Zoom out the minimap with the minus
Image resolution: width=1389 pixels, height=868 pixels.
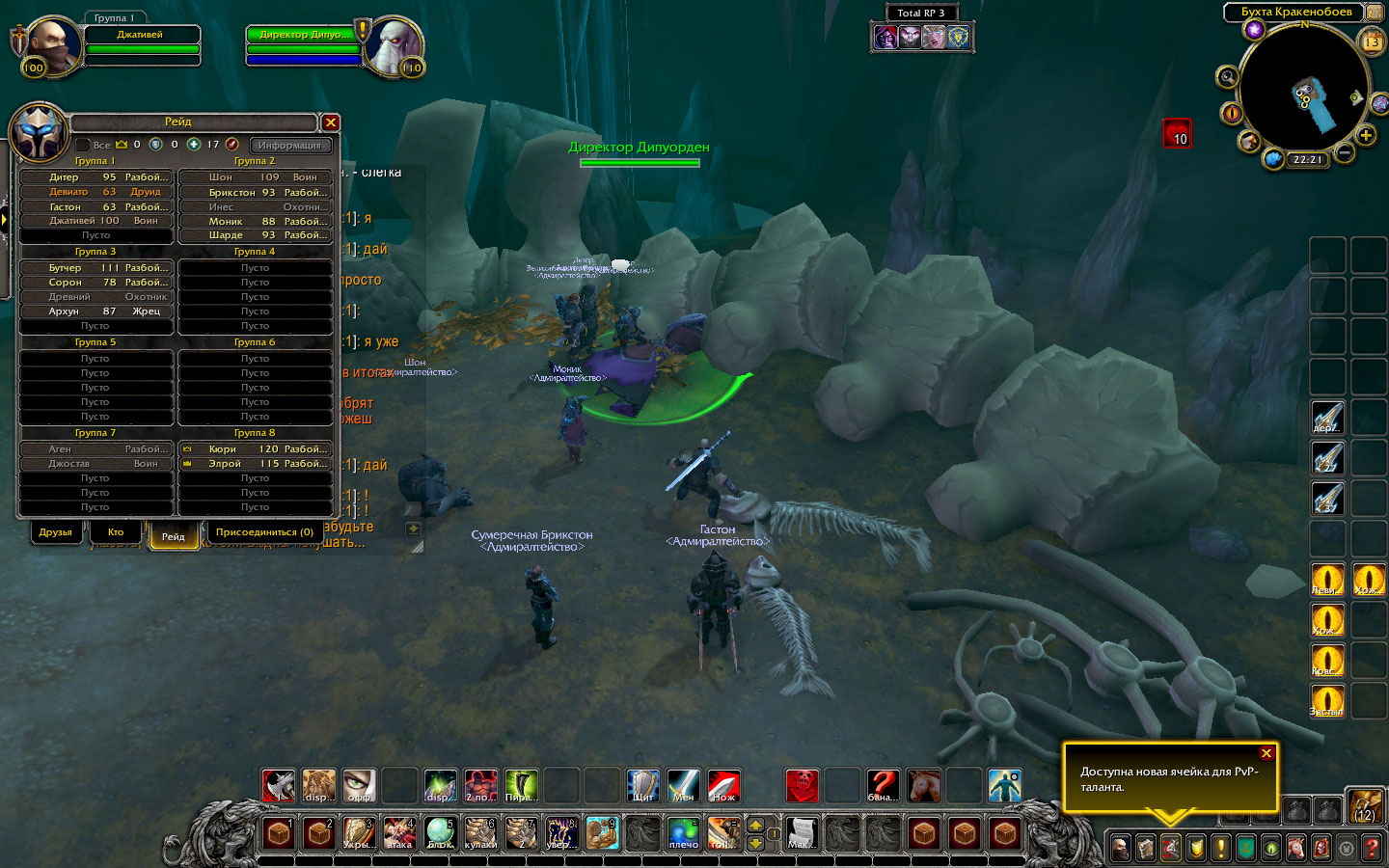coord(1345,152)
